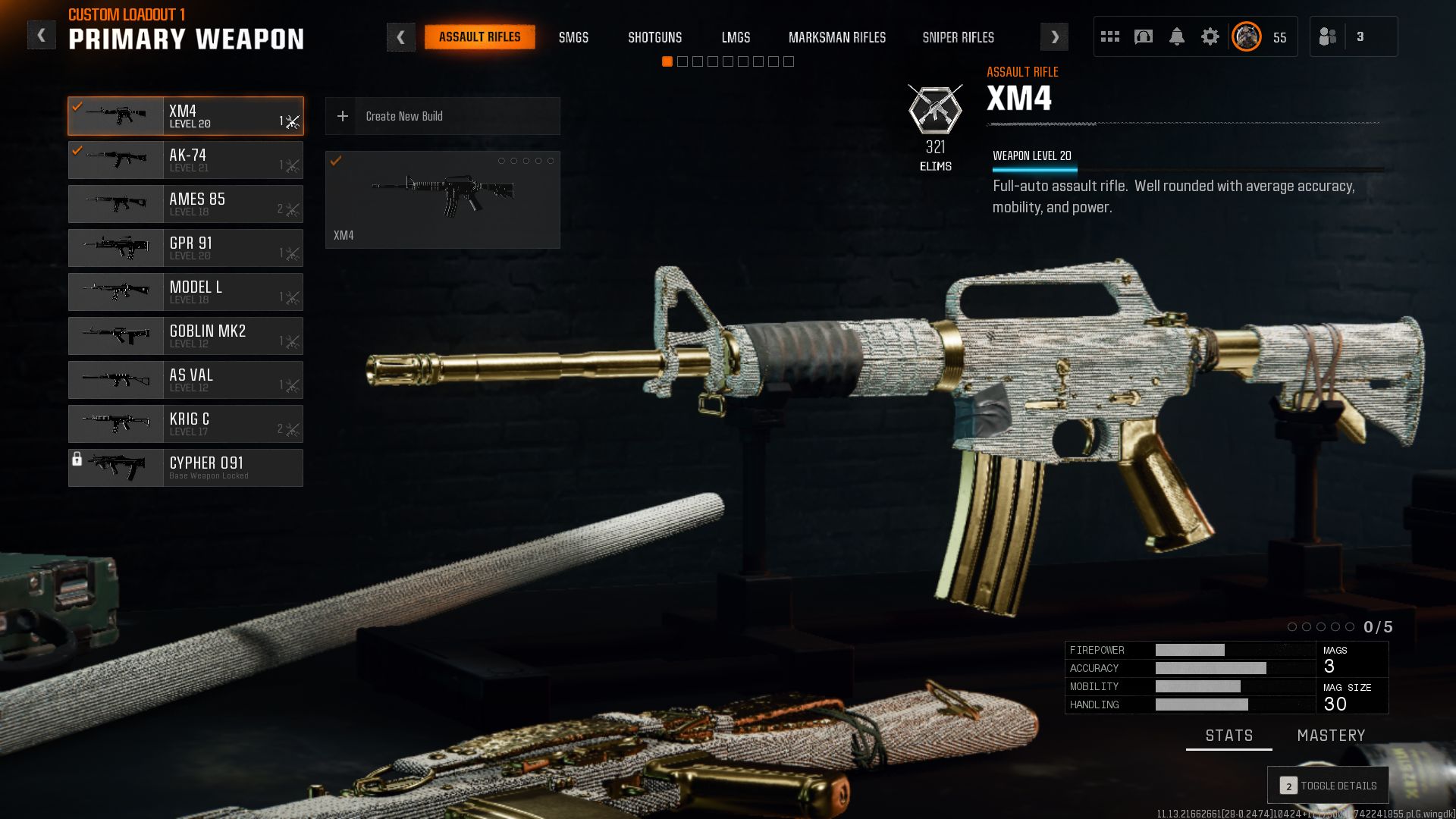Open the XM4 build thumbnail
1456x819 pixels.
[x=442, y=199]
